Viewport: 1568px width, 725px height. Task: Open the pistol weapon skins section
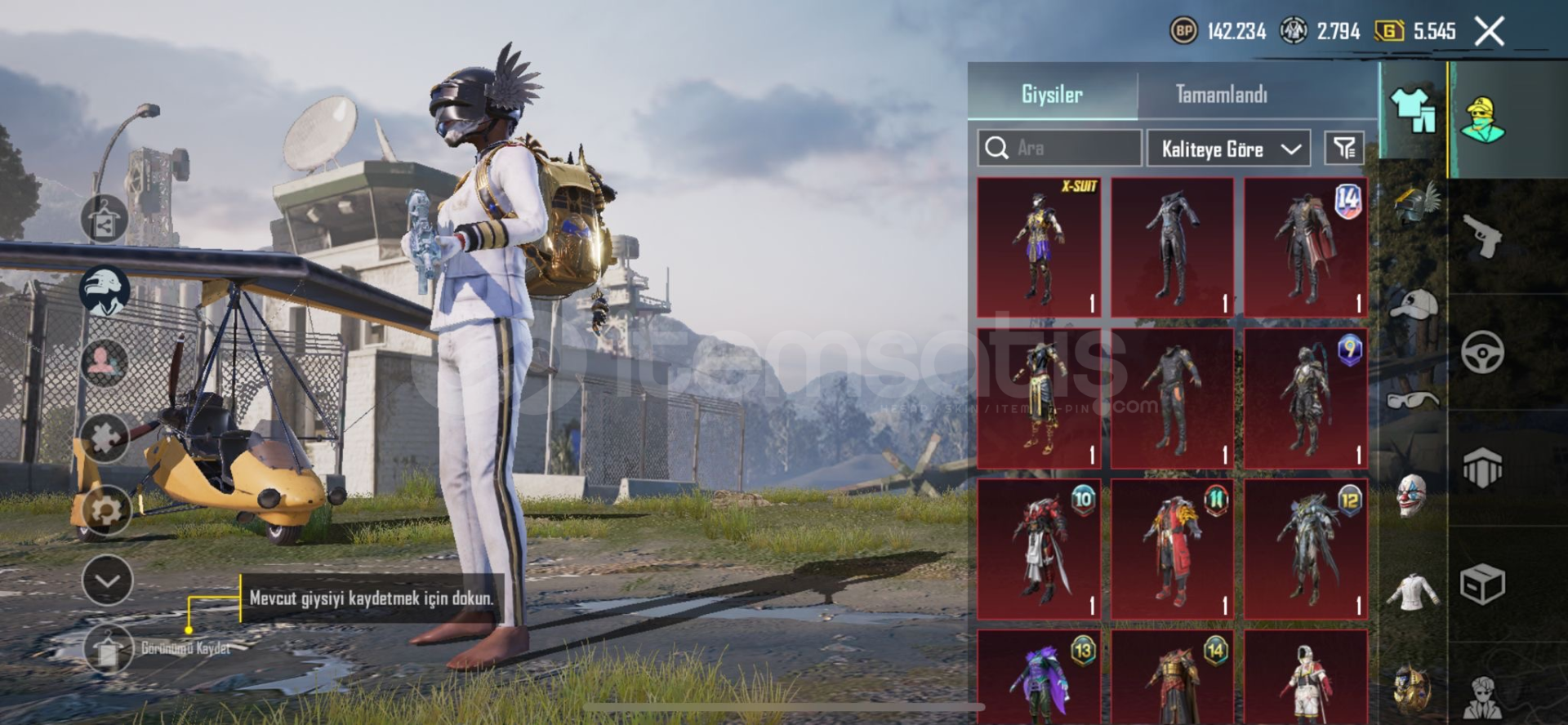(1481, 235)
